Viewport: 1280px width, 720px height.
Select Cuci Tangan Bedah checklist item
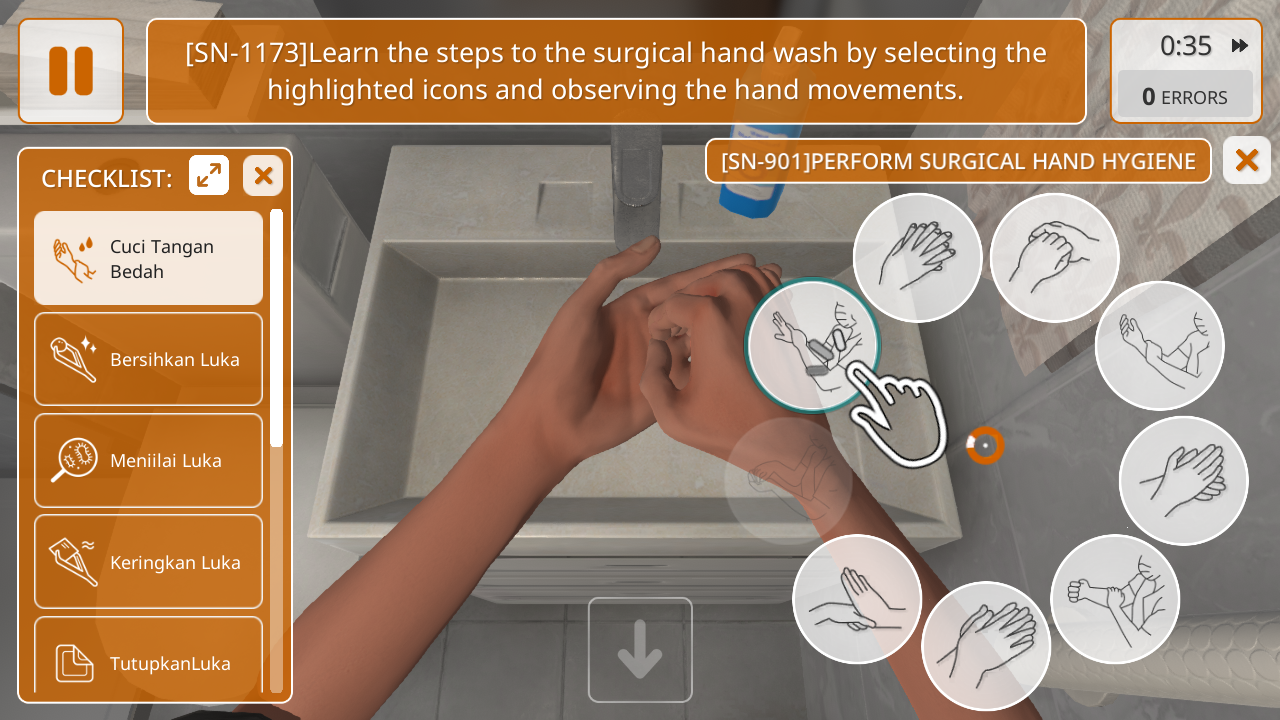point(149,258)
